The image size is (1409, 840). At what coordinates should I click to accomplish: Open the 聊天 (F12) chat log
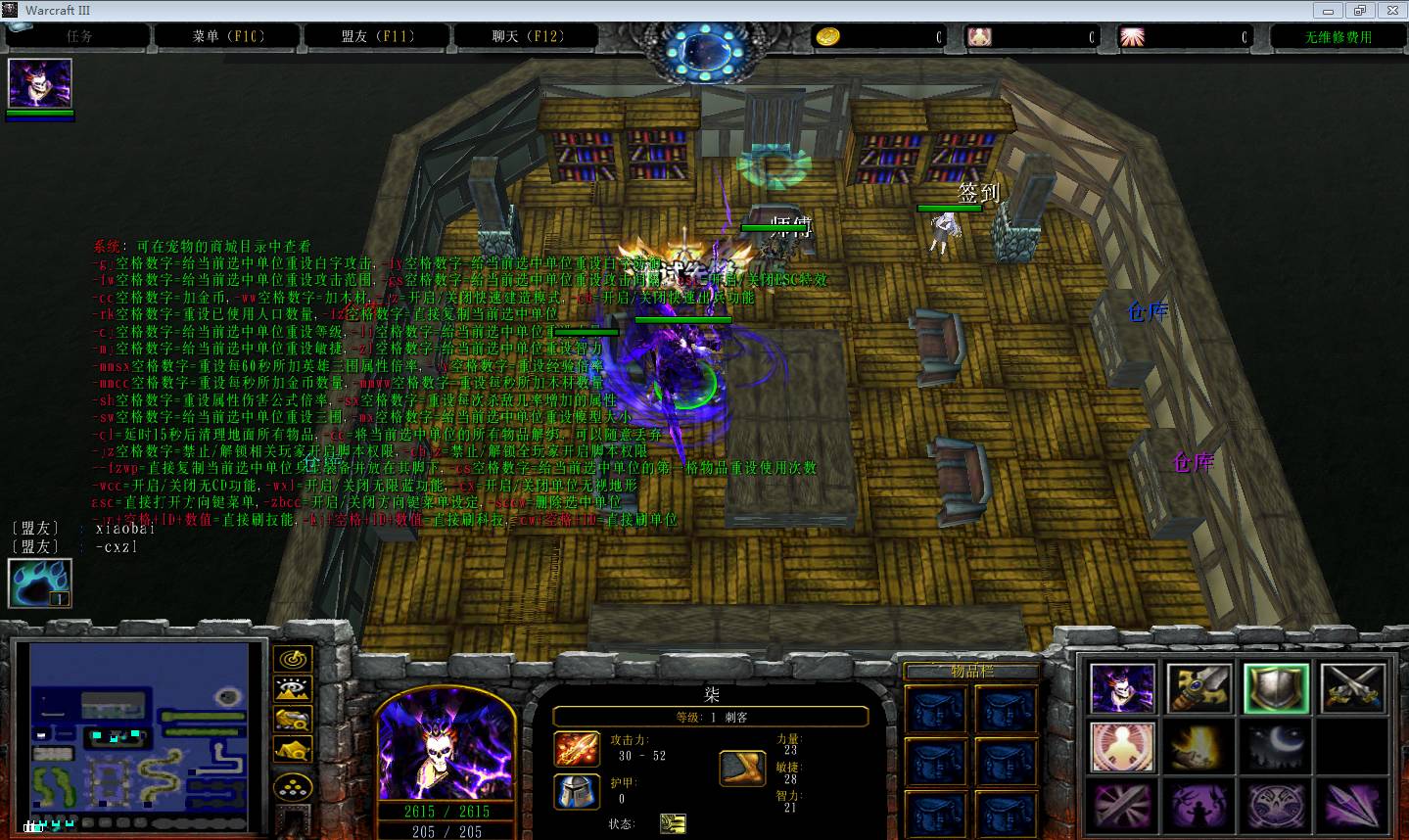point(528,36)
